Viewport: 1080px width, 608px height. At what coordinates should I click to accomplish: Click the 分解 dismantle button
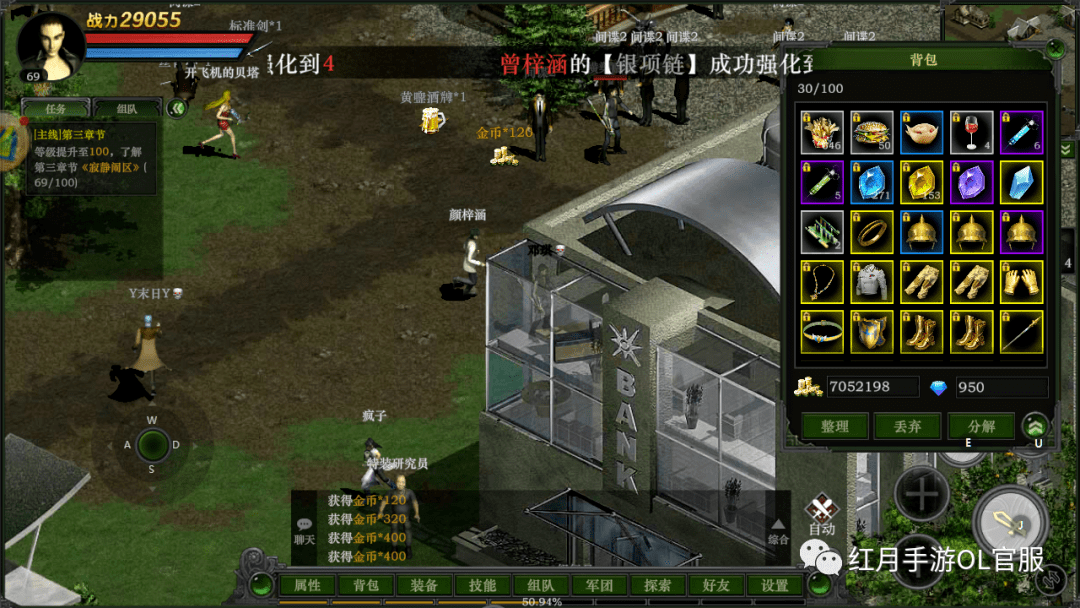tap(980, 426)
